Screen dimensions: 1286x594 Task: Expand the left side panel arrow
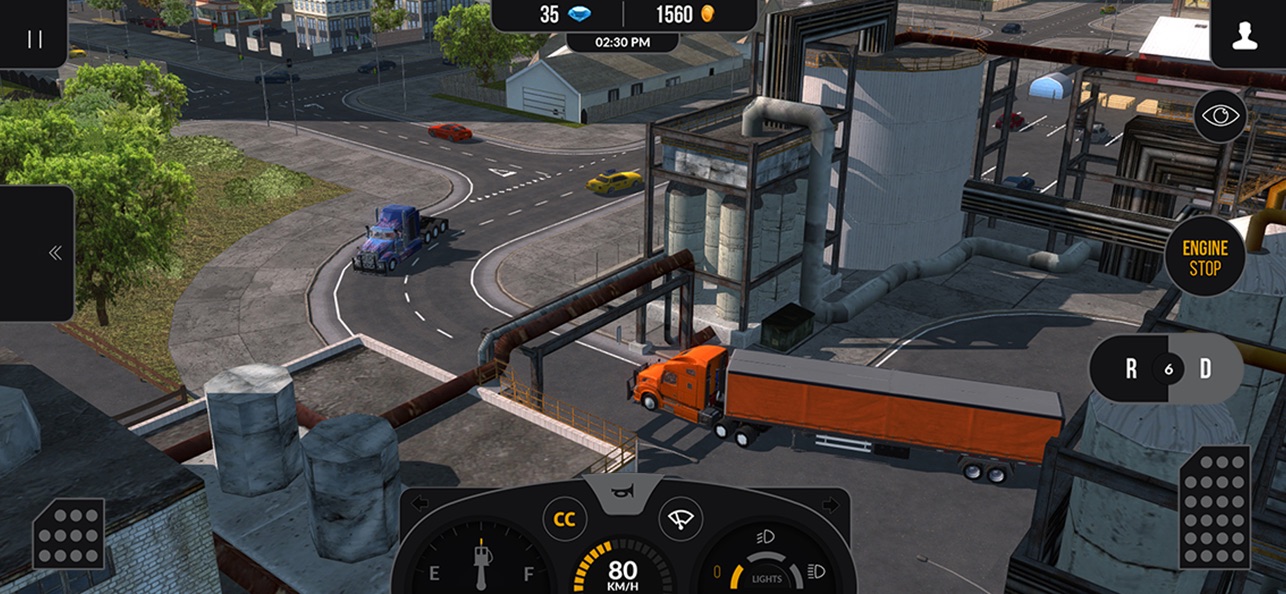tap(55, 253)
